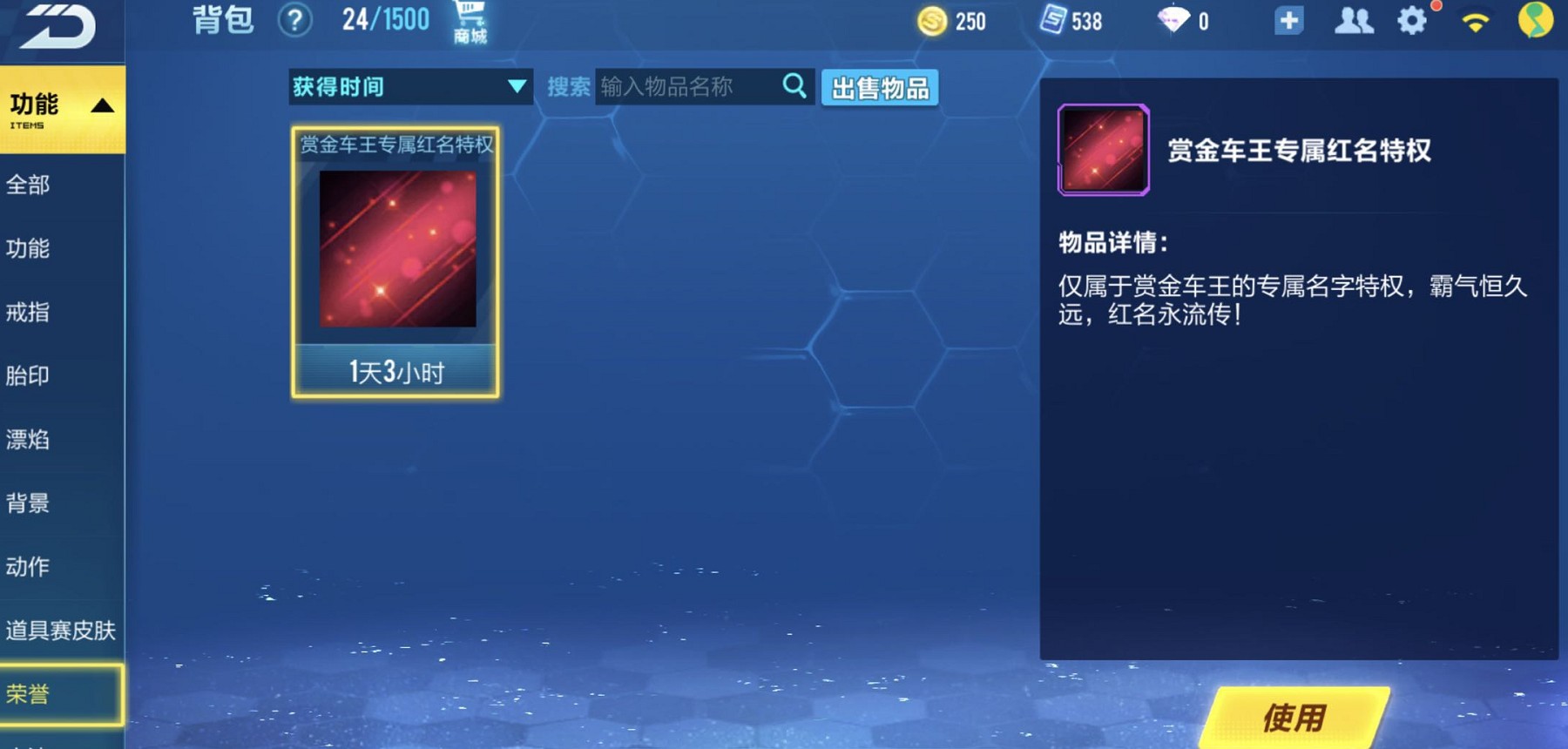Screen dimensions: 1568x749
Task: Expand the 获得时间 sorting dropdown
Action: pos(409,86)
